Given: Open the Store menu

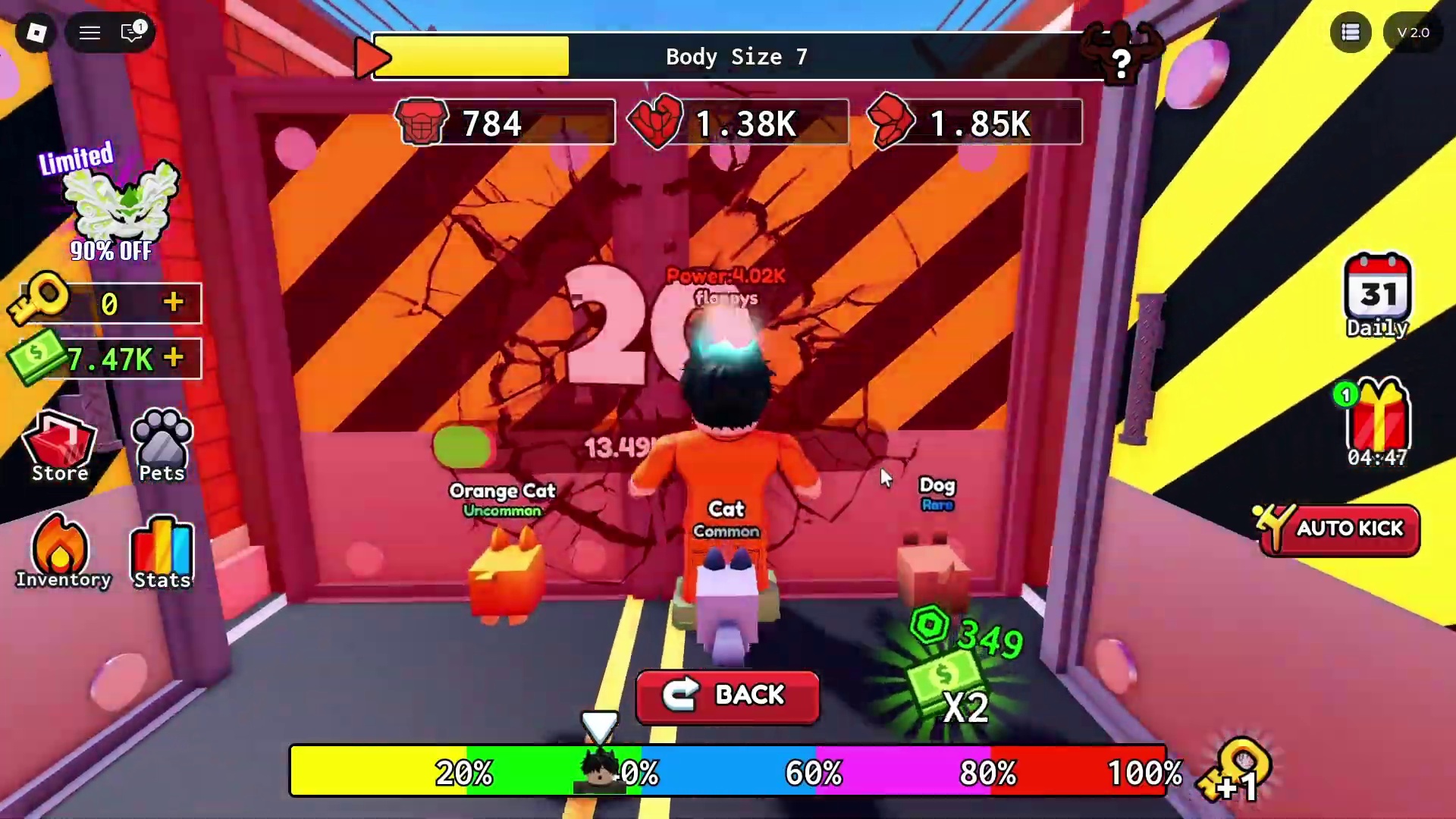Looking at the screenshot, I should (x=60, y=447).
